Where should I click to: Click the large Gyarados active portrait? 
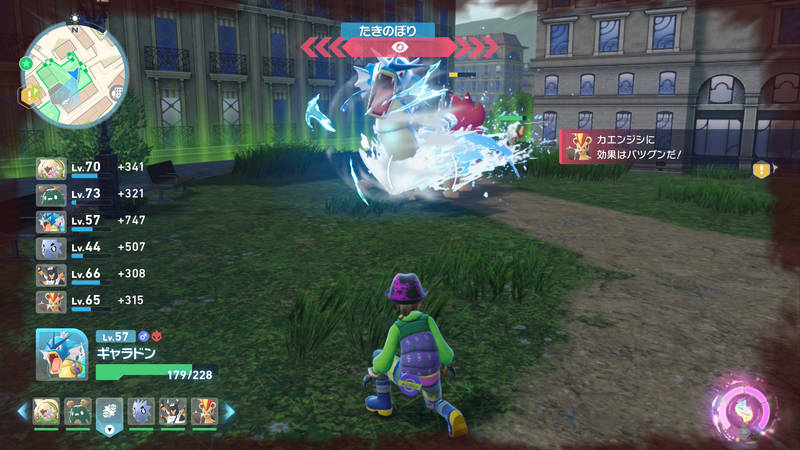[62, 354]
